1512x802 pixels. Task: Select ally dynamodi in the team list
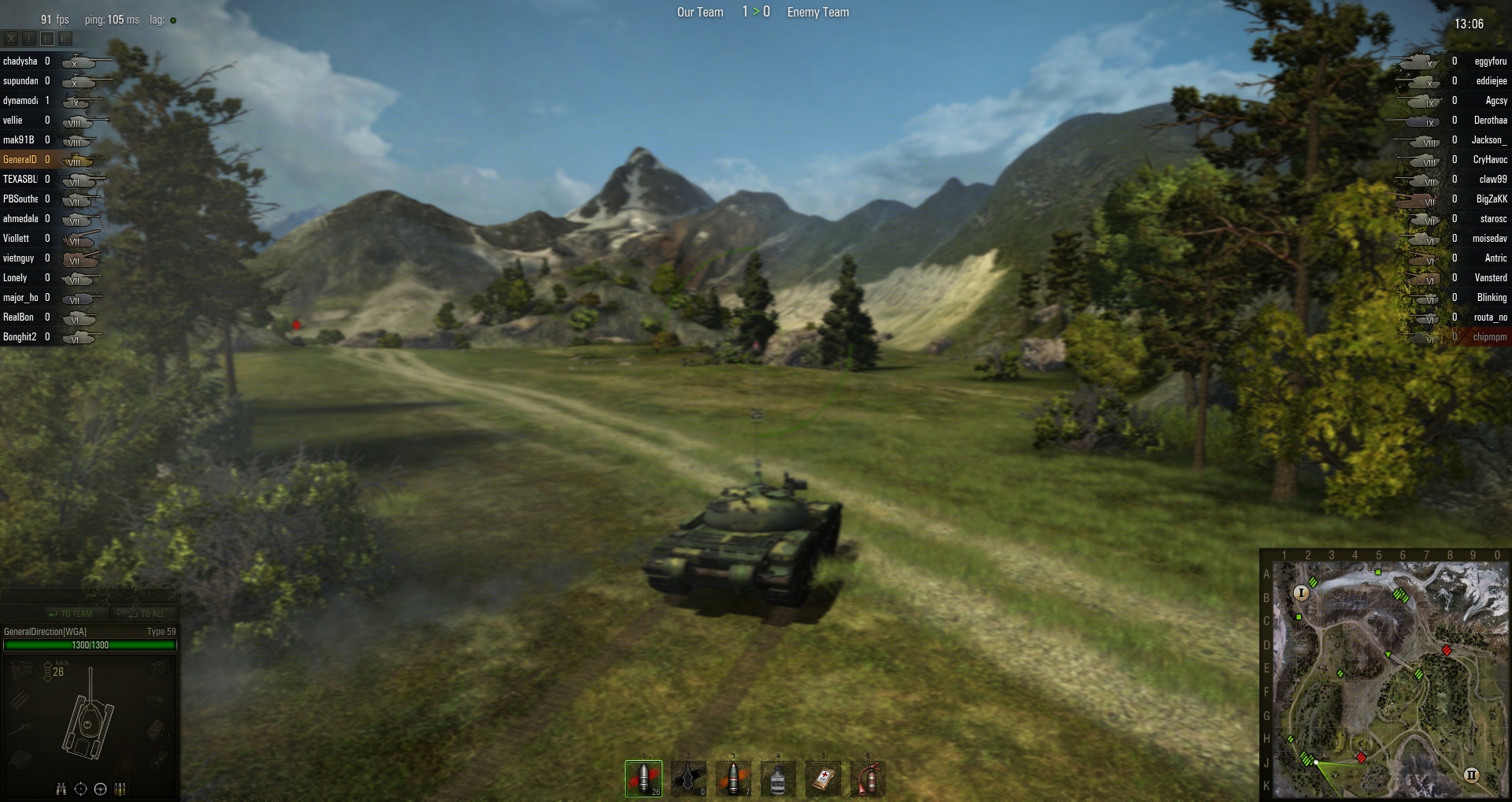point(20,101)
